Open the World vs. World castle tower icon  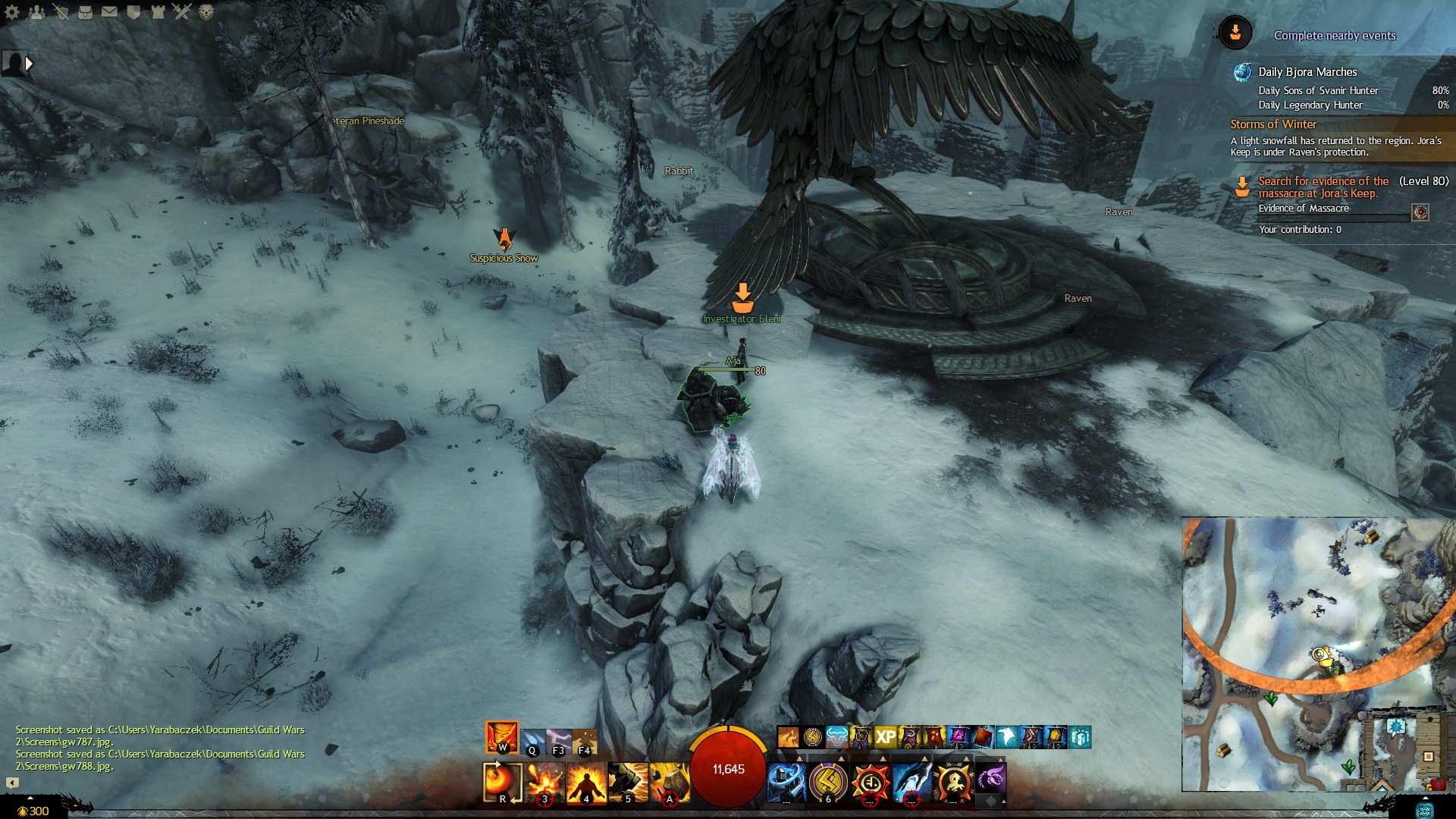(x=158, y=12)
